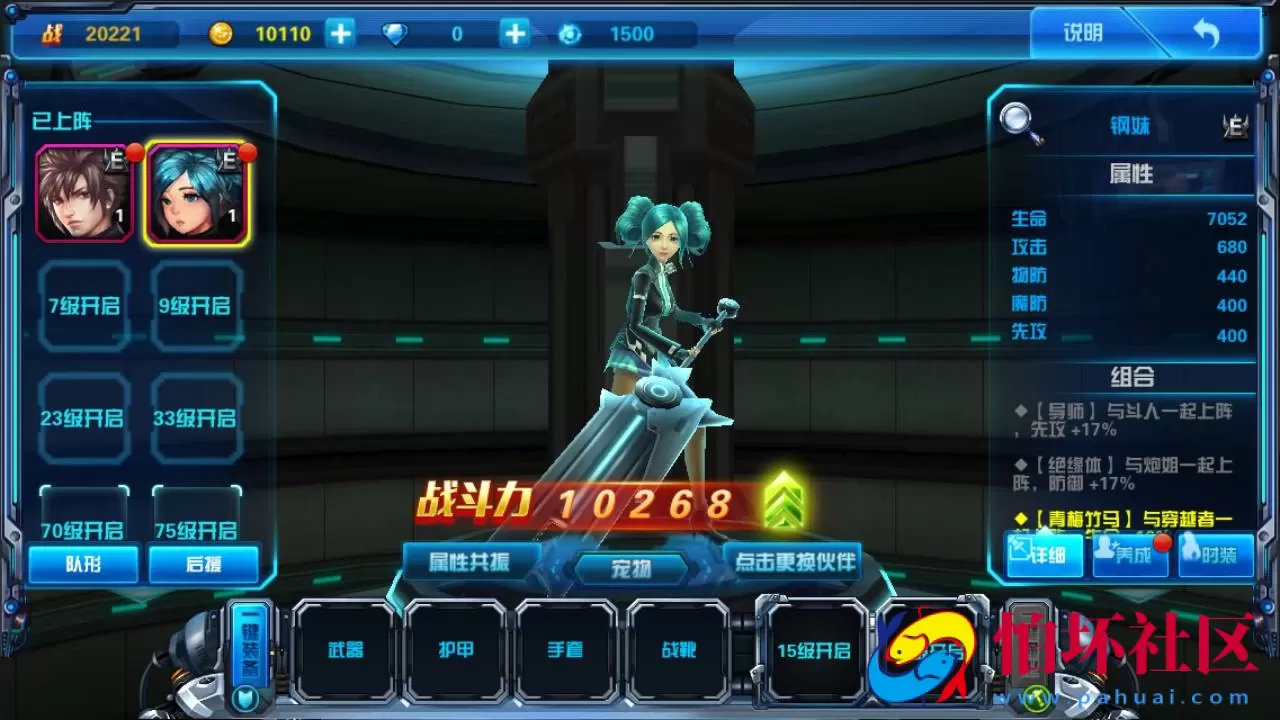Select the blue-haired 钢妹 character portrait
The image size is (1280, 720).
(197, 194)
